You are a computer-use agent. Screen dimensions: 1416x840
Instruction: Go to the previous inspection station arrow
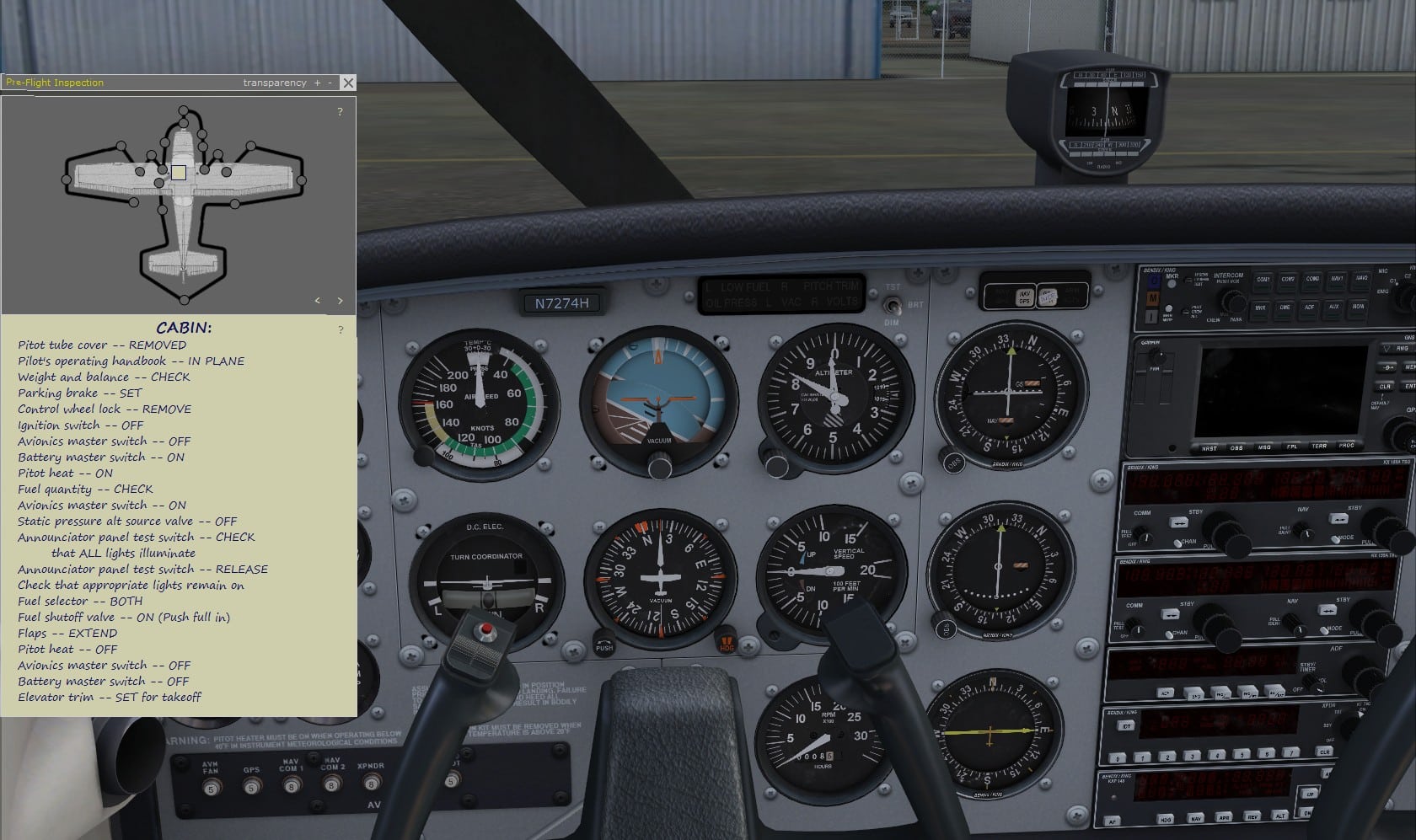point(318,301)
